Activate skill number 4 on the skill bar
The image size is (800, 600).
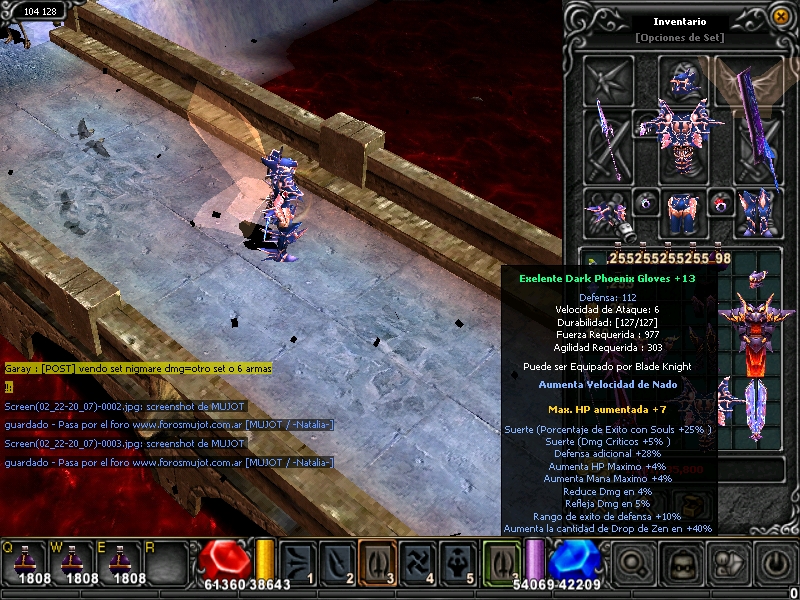(x=417, y=561)
